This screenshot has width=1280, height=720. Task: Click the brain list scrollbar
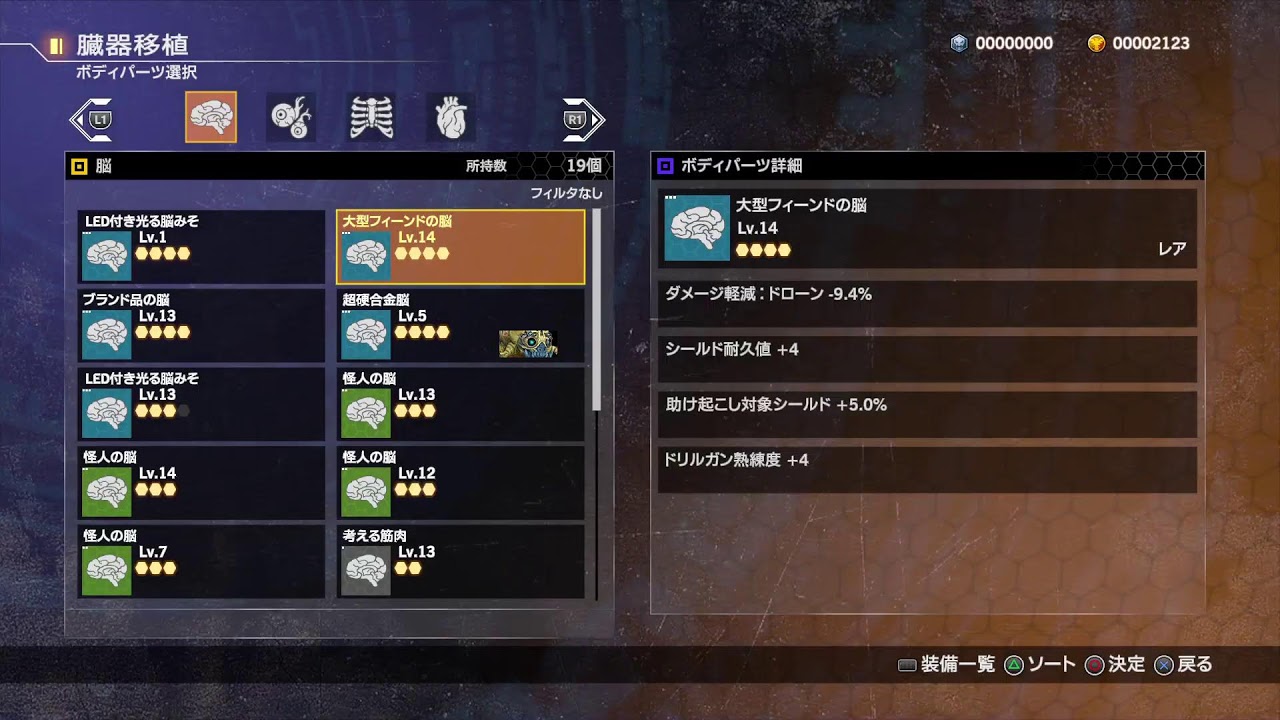pos(597,310)
